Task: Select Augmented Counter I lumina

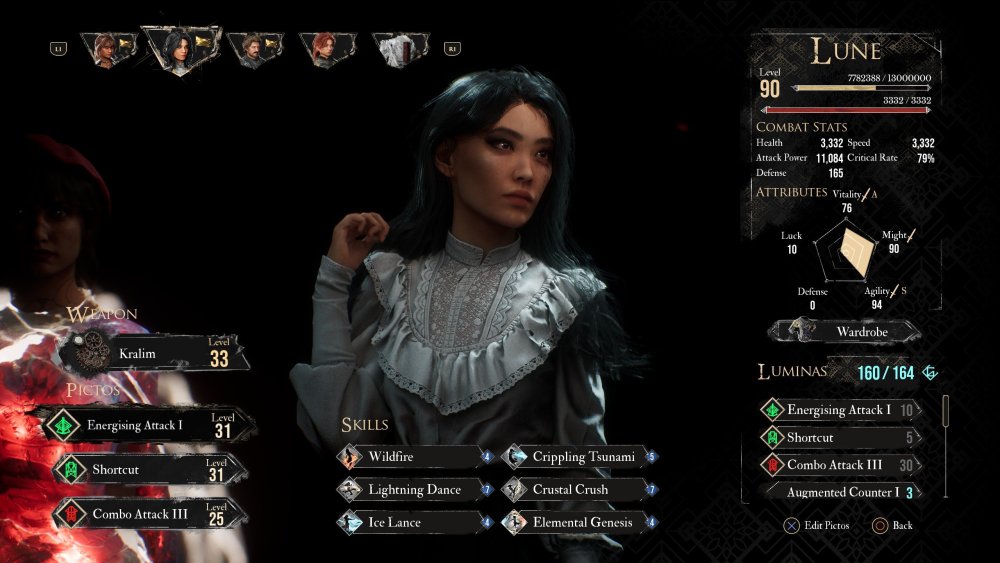Action: click(x=840, y=492)
